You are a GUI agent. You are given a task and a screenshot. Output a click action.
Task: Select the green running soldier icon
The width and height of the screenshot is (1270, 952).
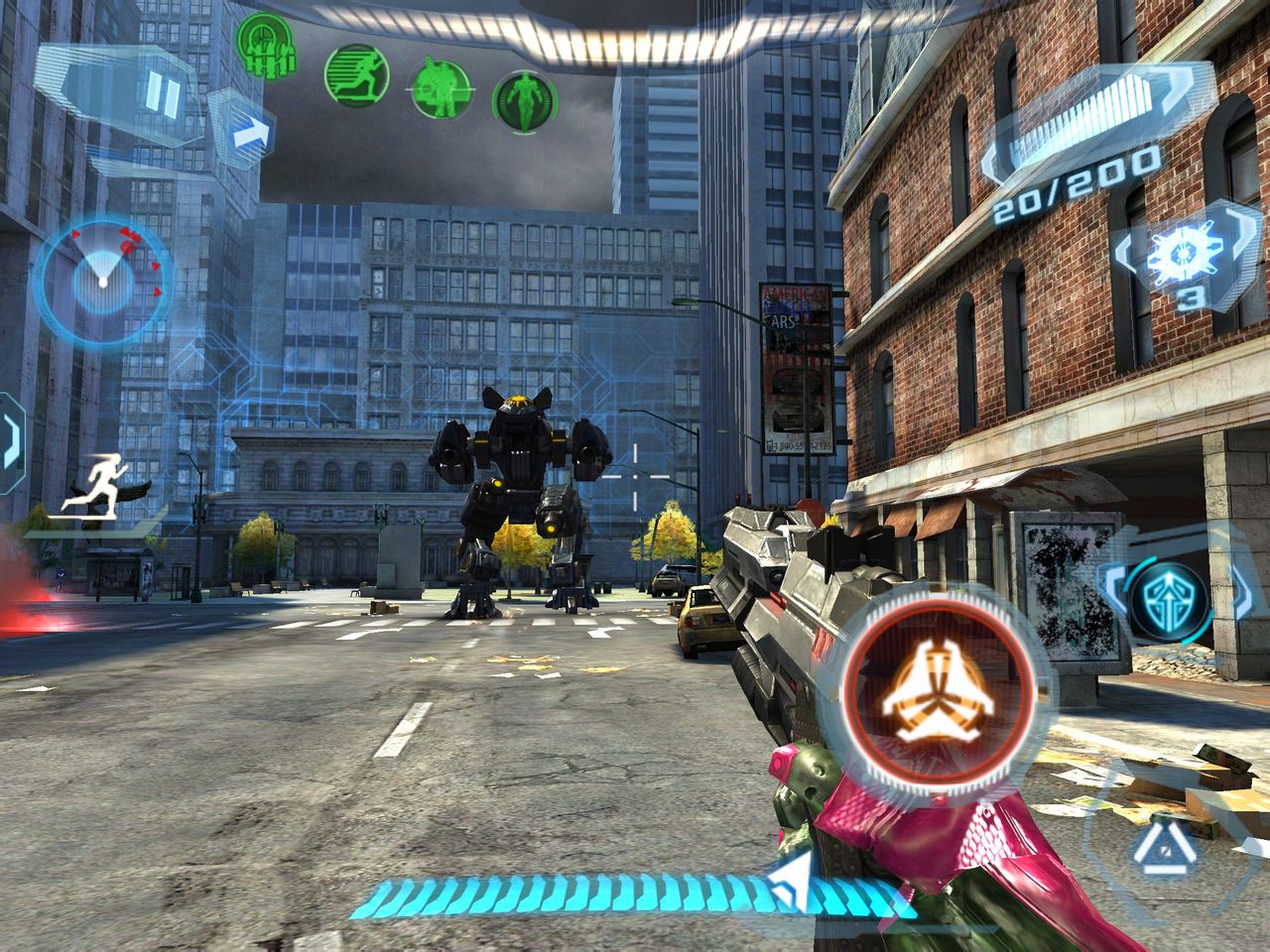pos(355,73)
